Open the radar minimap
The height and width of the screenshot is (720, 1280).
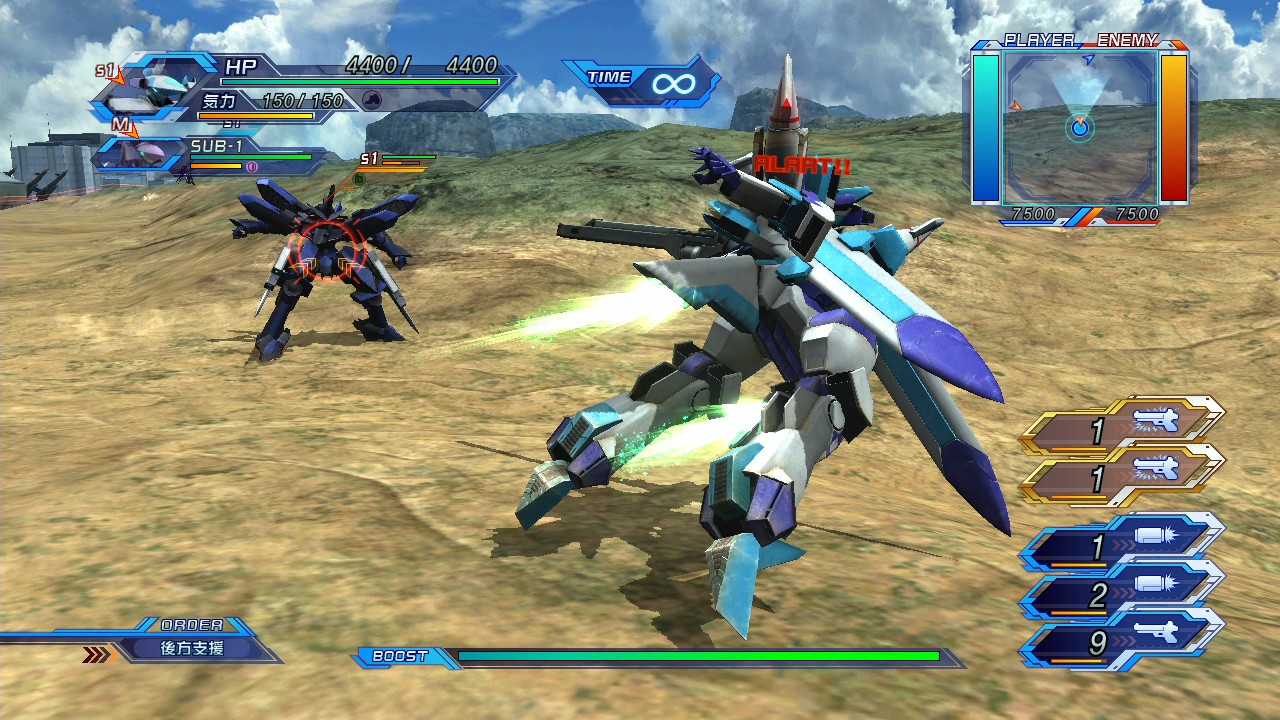pos(1080,126)
